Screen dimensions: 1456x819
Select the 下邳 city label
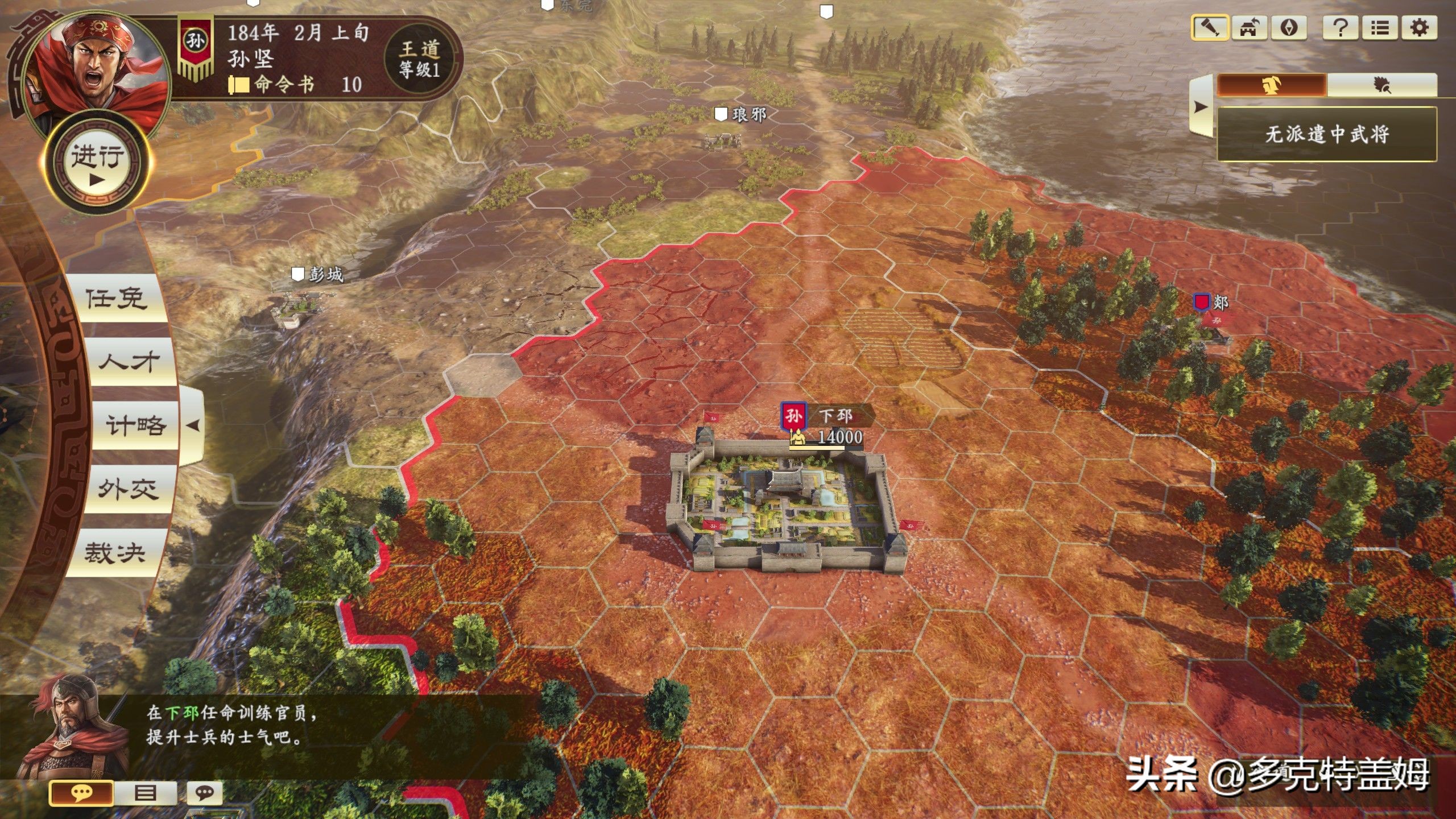click(x=836, y=416)
